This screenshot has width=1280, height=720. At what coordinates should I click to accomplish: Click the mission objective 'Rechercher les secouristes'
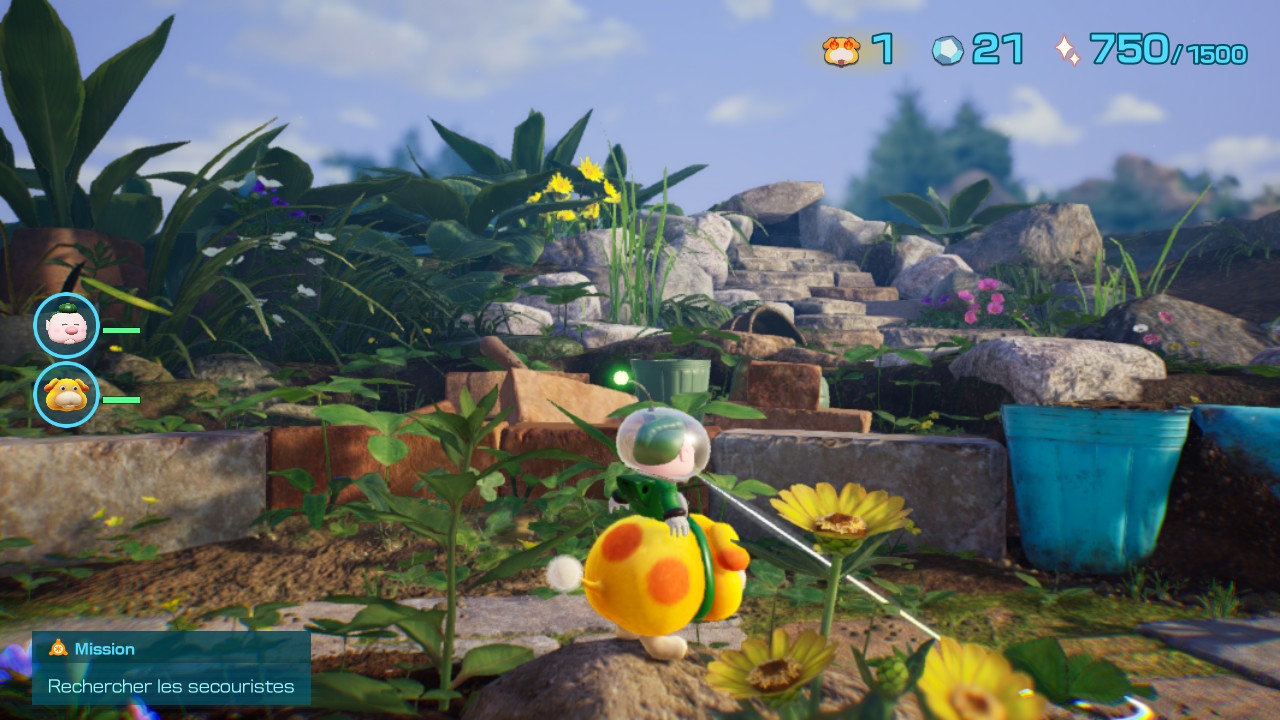click(170, 686)
